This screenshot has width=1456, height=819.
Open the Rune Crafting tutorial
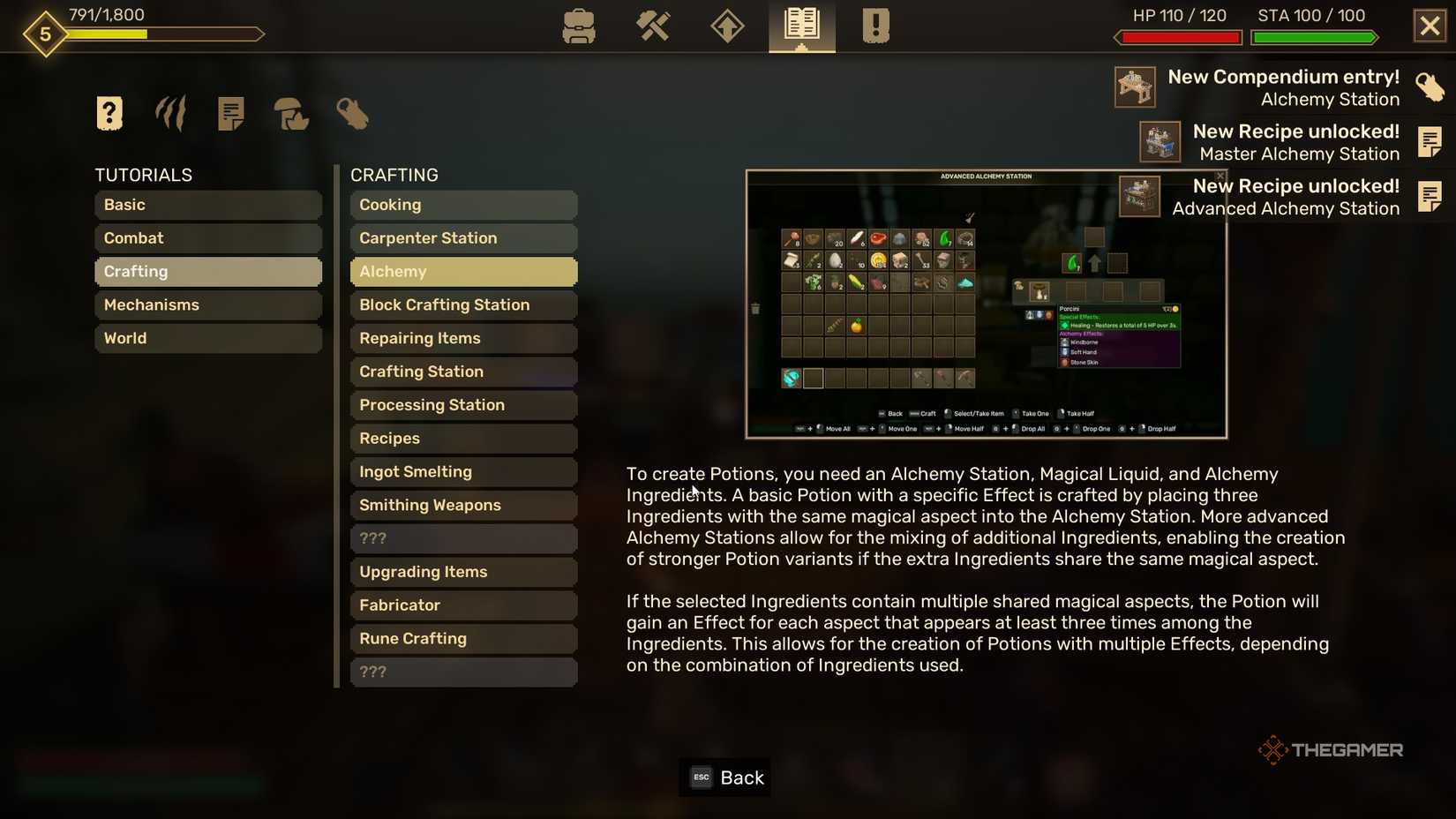[x=463, y=638]
